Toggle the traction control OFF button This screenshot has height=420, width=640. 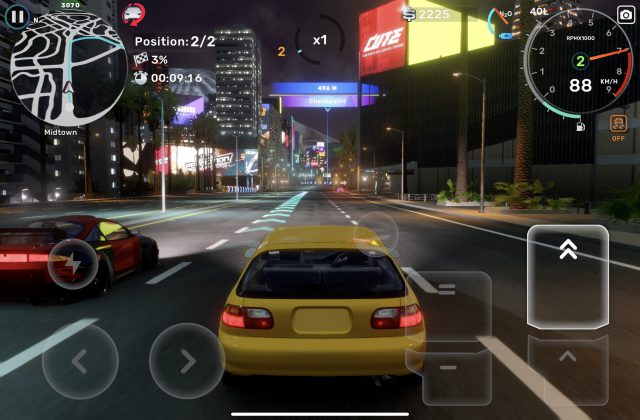pyautogui.click(x=619, y=130)
